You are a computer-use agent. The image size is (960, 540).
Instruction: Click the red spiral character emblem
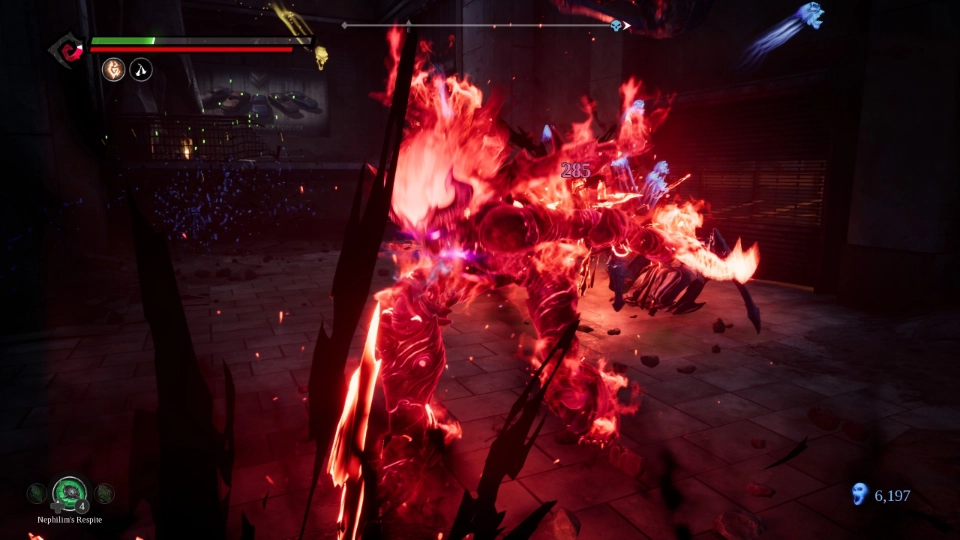(69, 48)
